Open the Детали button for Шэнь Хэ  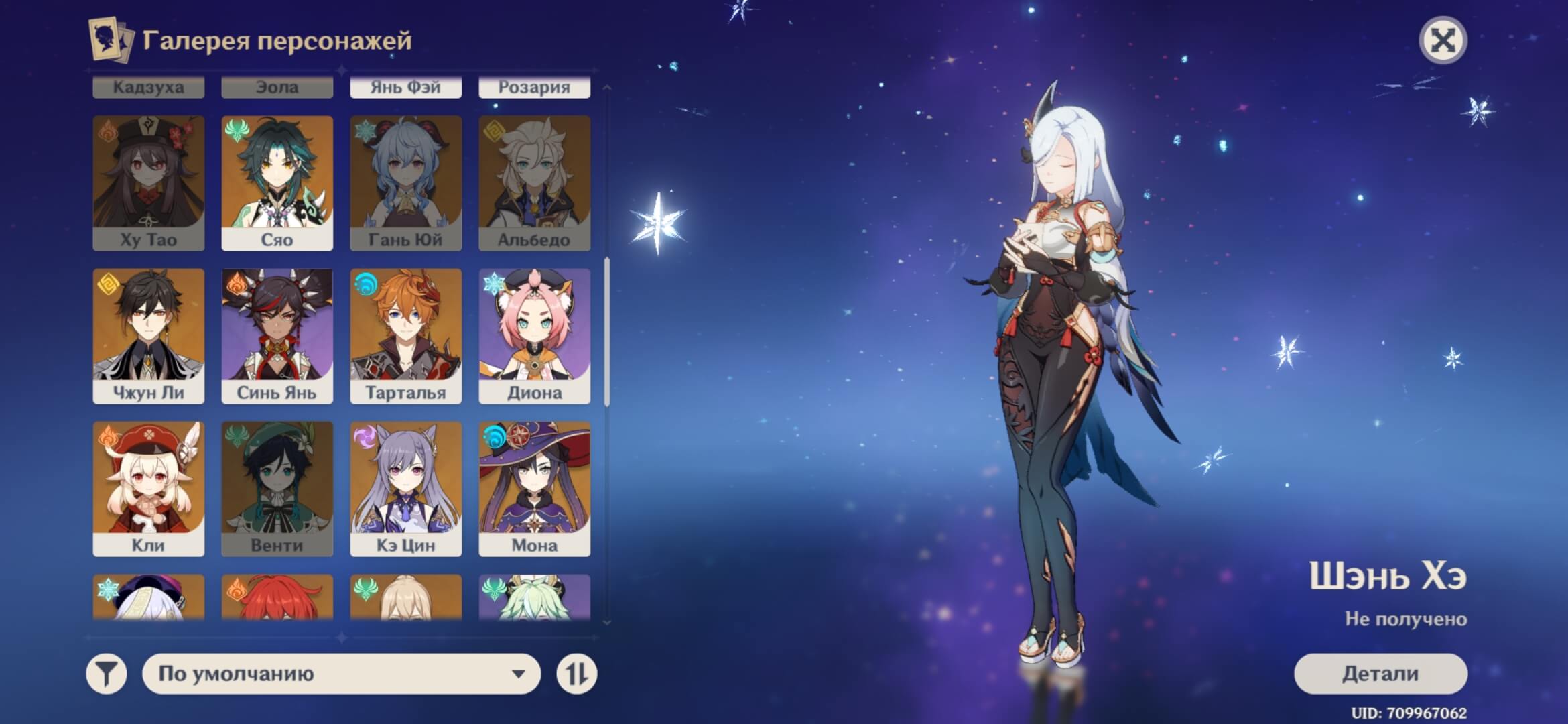pyautogui.click(x=1380, y=674)
